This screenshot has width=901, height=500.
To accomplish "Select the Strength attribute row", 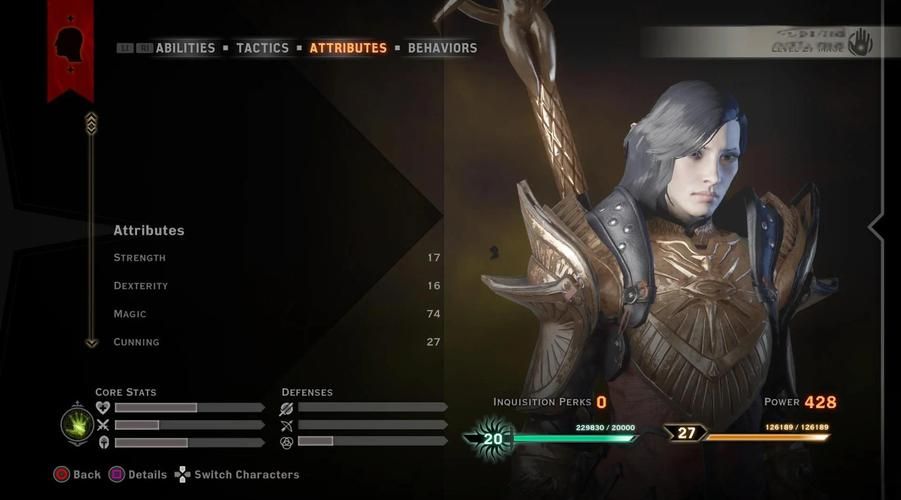I will pos(276,258).
